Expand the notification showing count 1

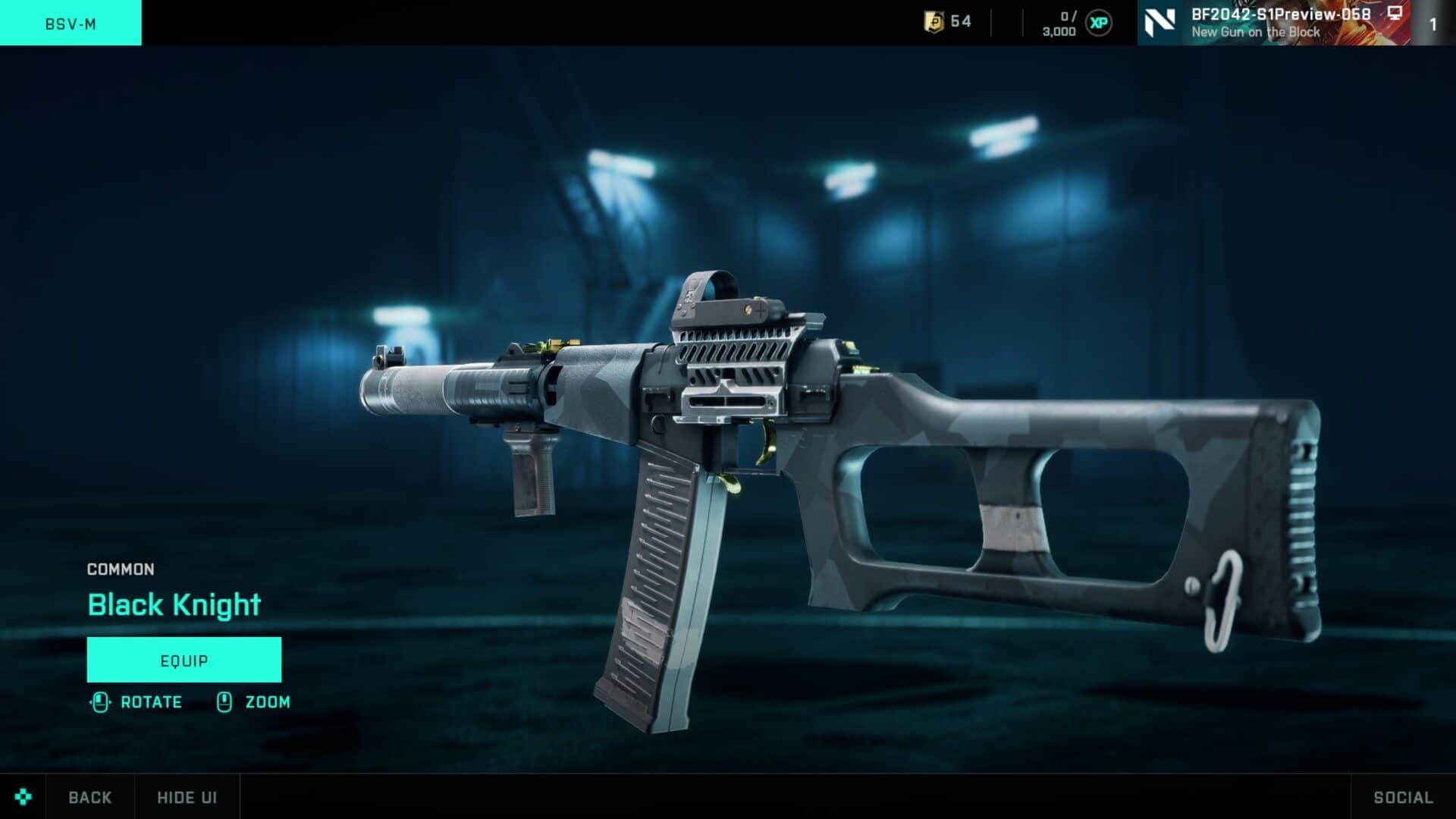[x=1433, y=23]
